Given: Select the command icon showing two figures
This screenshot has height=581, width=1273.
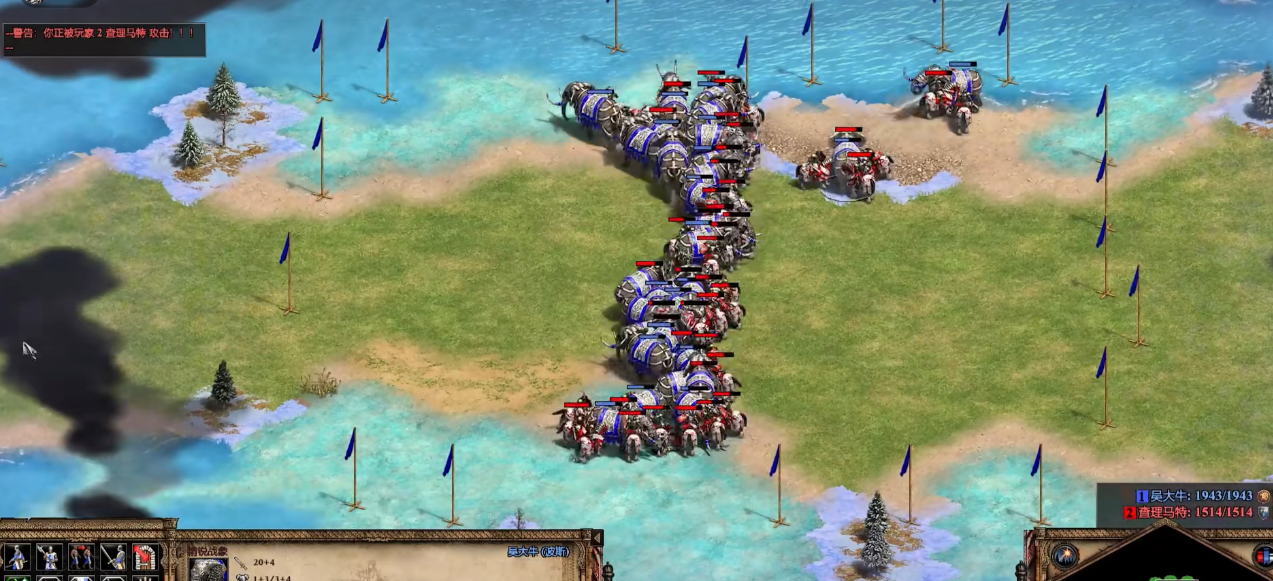Looking at the screenshot, I should click(81, 558).
